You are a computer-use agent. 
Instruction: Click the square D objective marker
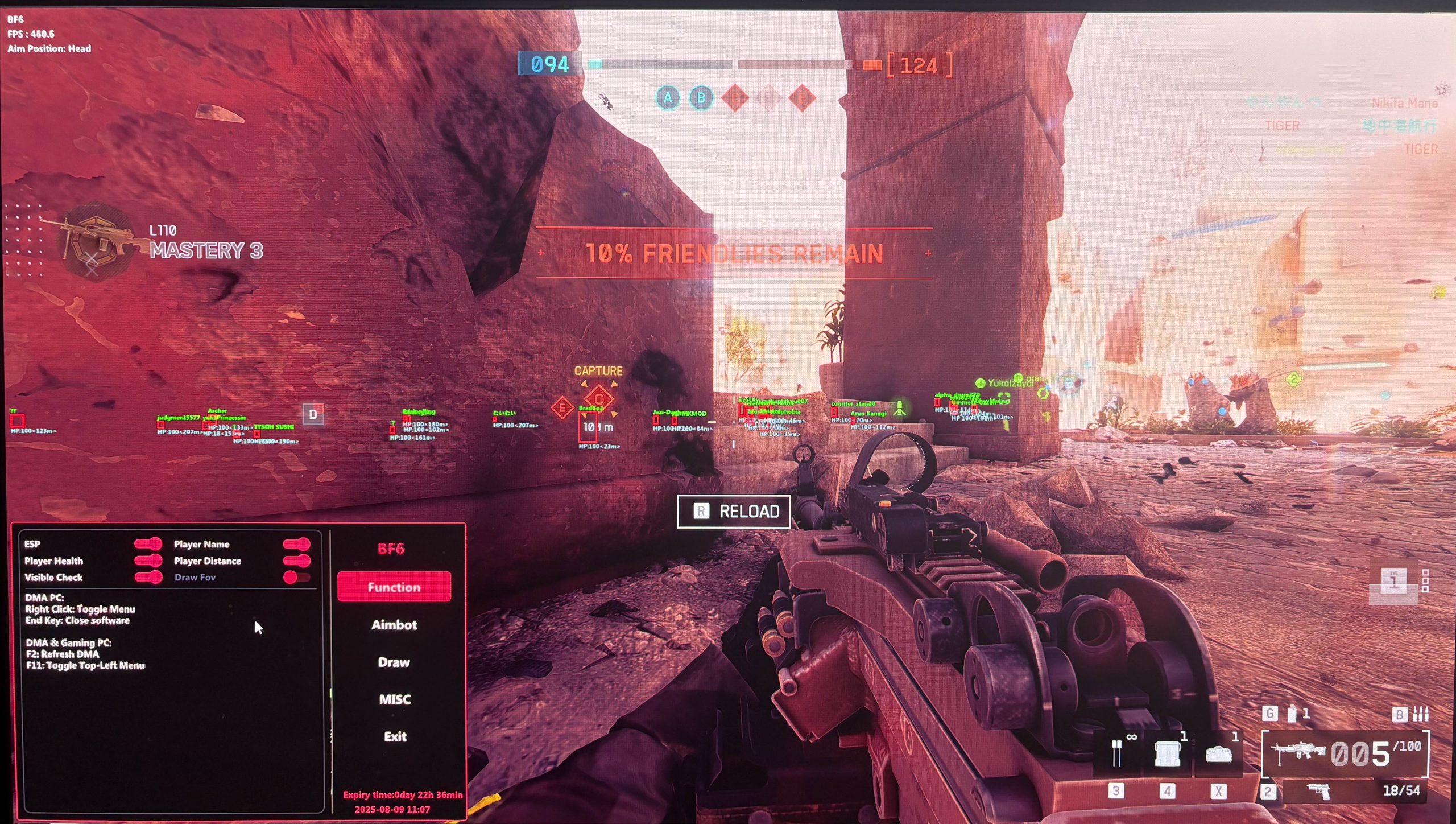[x=313, y=414]
